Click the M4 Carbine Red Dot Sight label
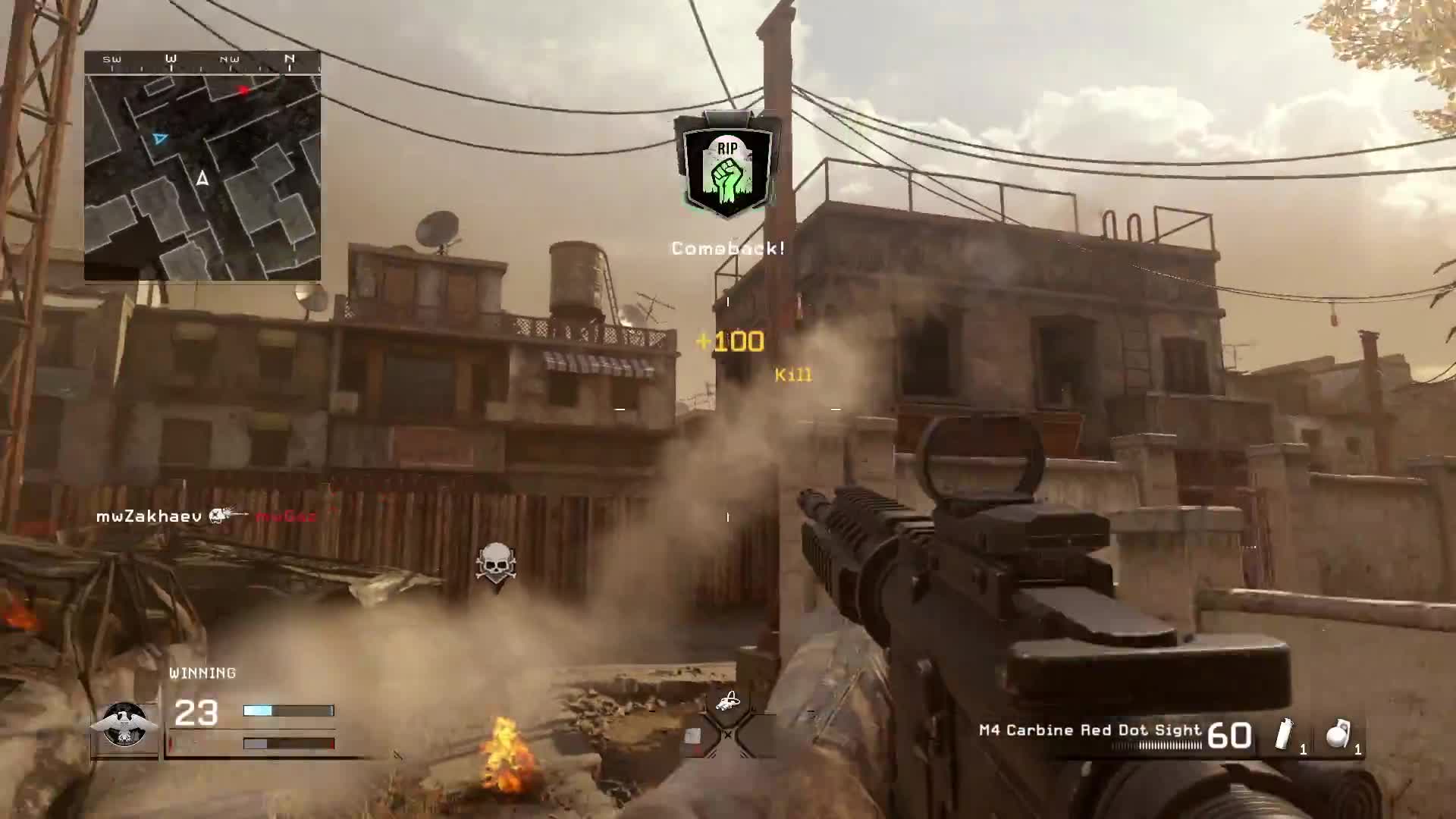 [x=1087, y=730]
